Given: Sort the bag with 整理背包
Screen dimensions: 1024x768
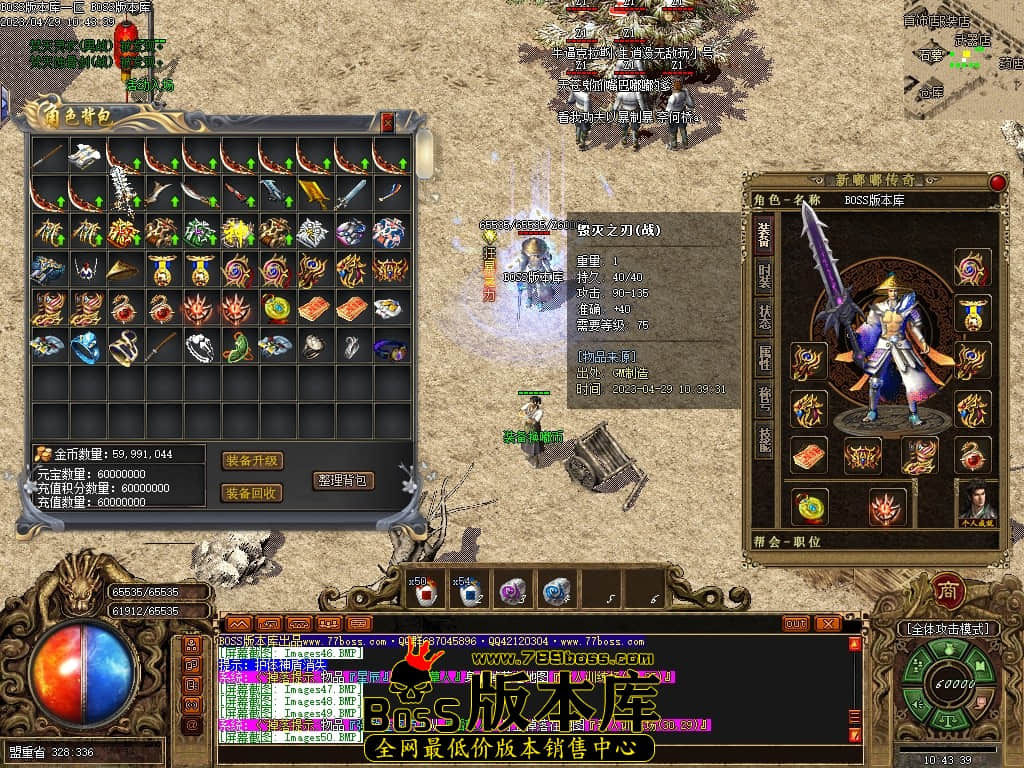Looking at the screenshot, I should pyautogui.click(x=343, y=480).
